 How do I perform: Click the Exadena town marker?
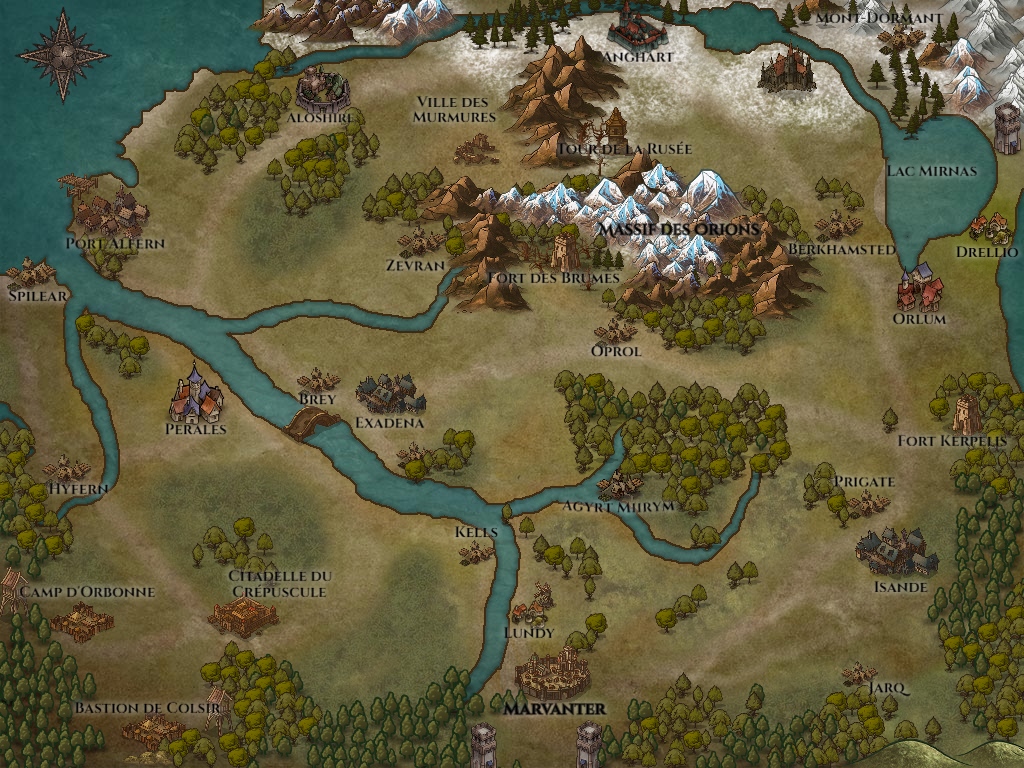click(390, 395)
